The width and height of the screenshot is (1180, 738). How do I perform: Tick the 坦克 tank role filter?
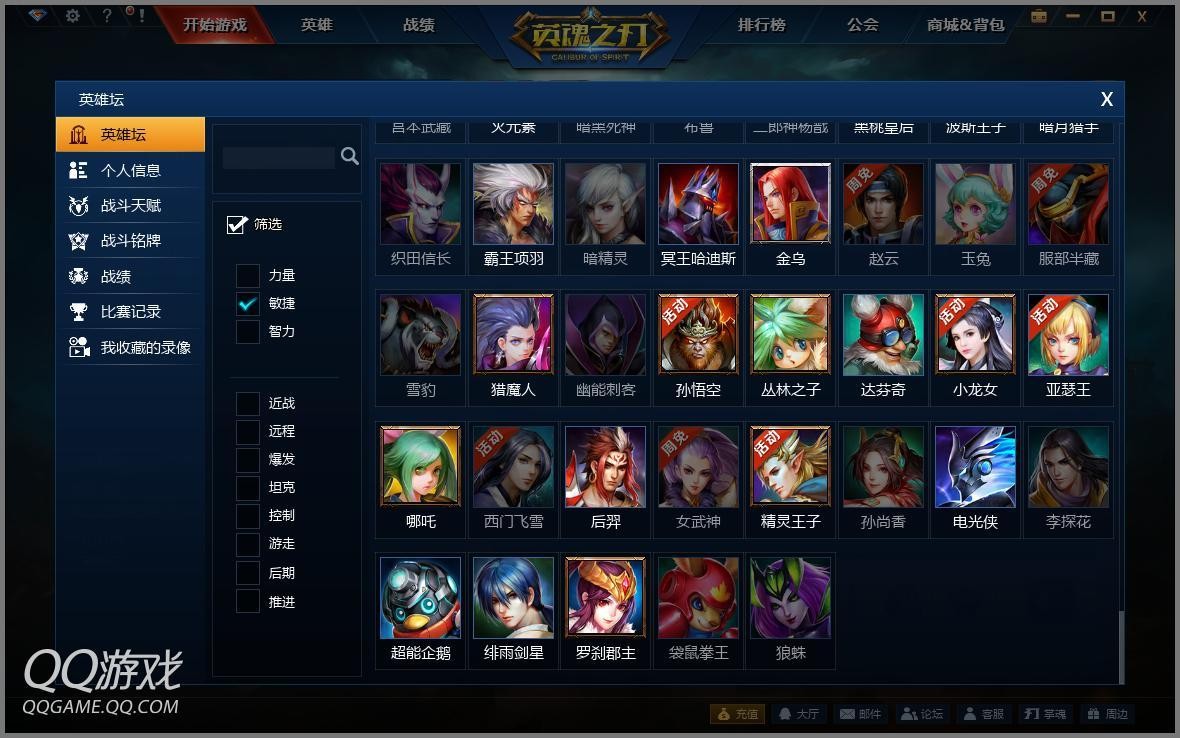248,488
